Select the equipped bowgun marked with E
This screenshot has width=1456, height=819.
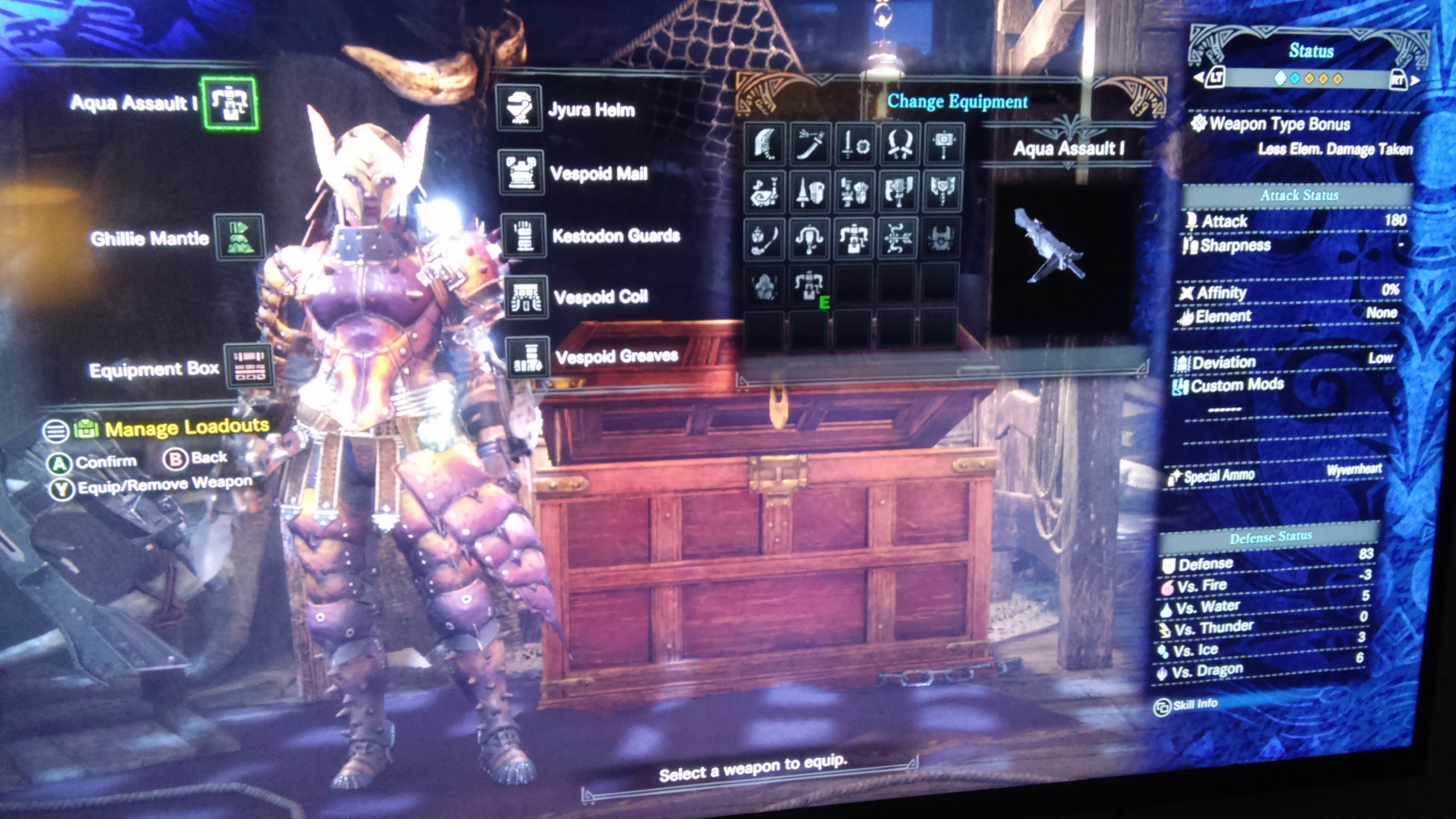coord(808,285)
